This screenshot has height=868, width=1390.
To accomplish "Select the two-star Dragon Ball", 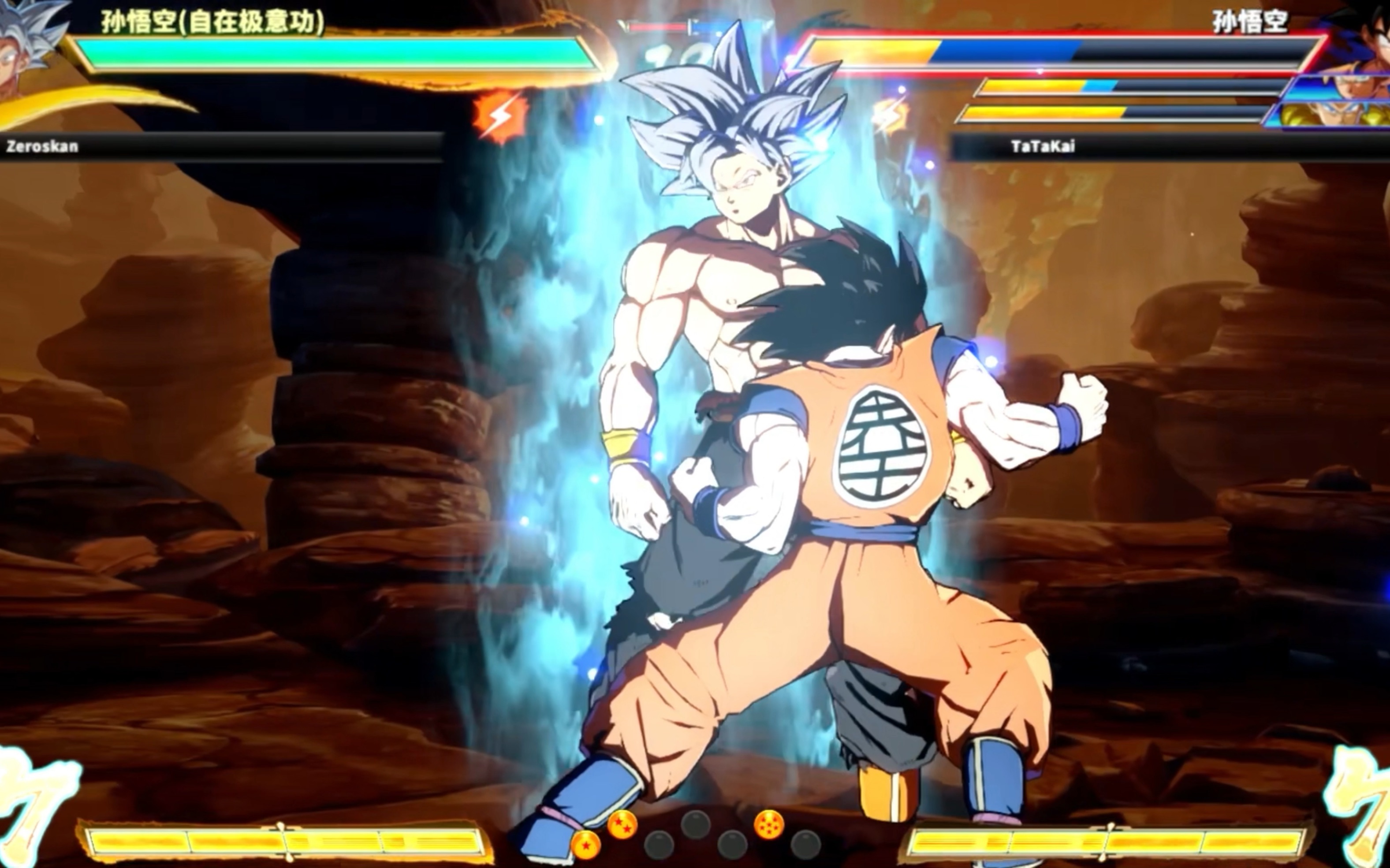I will (622, 824).
